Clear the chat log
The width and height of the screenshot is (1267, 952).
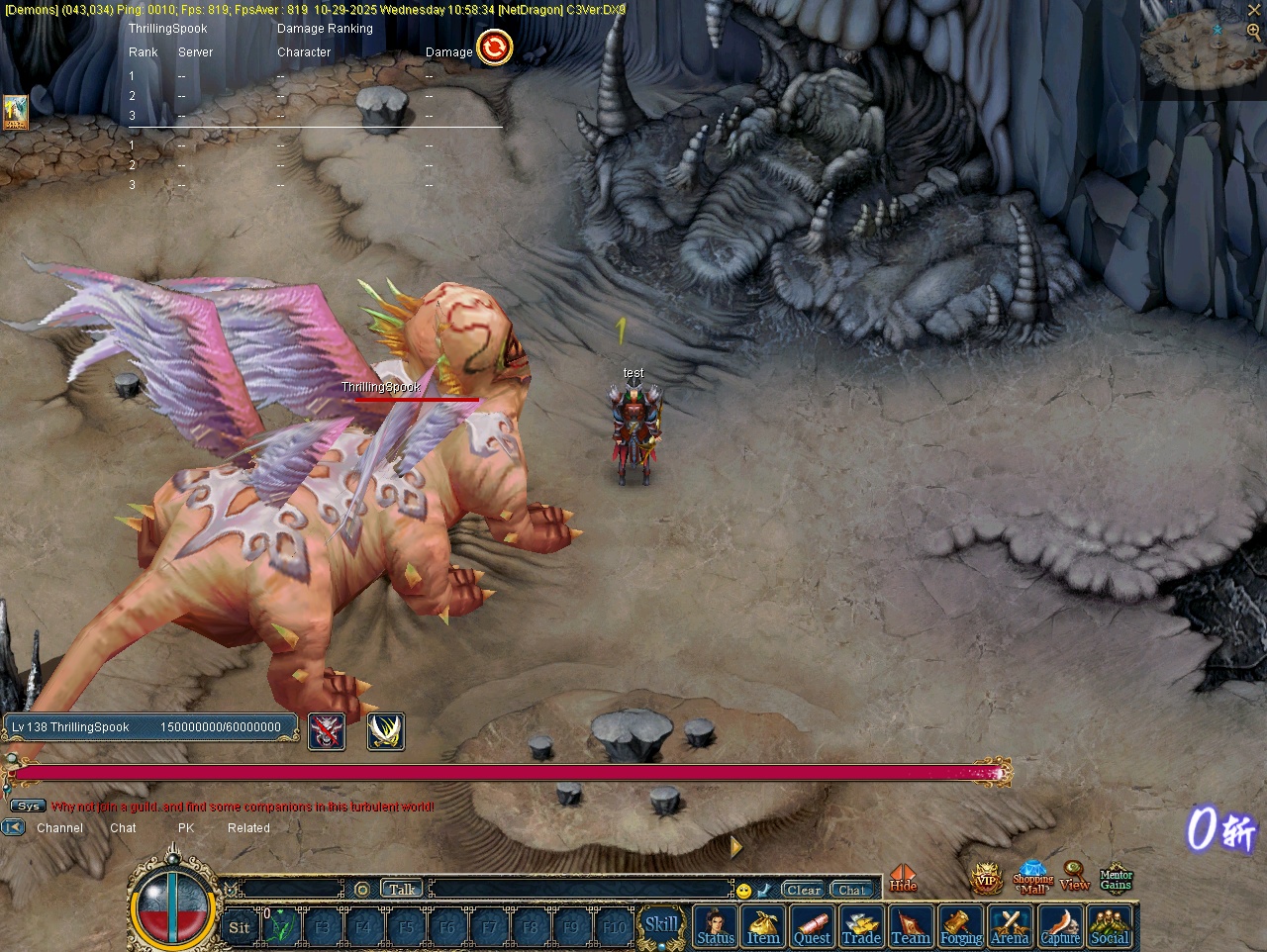[804, 890]
